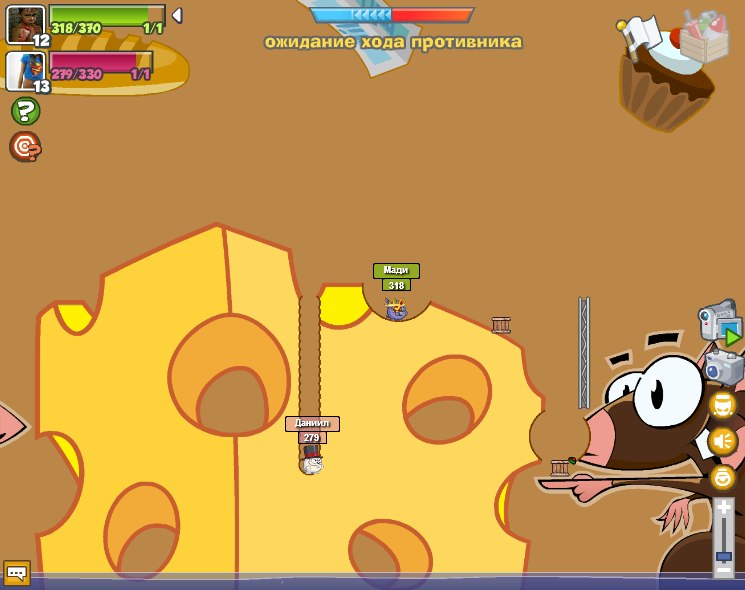Click the round orange button above the speaker
The height and width of the screenshot is (590, 745).
[722, 405]
